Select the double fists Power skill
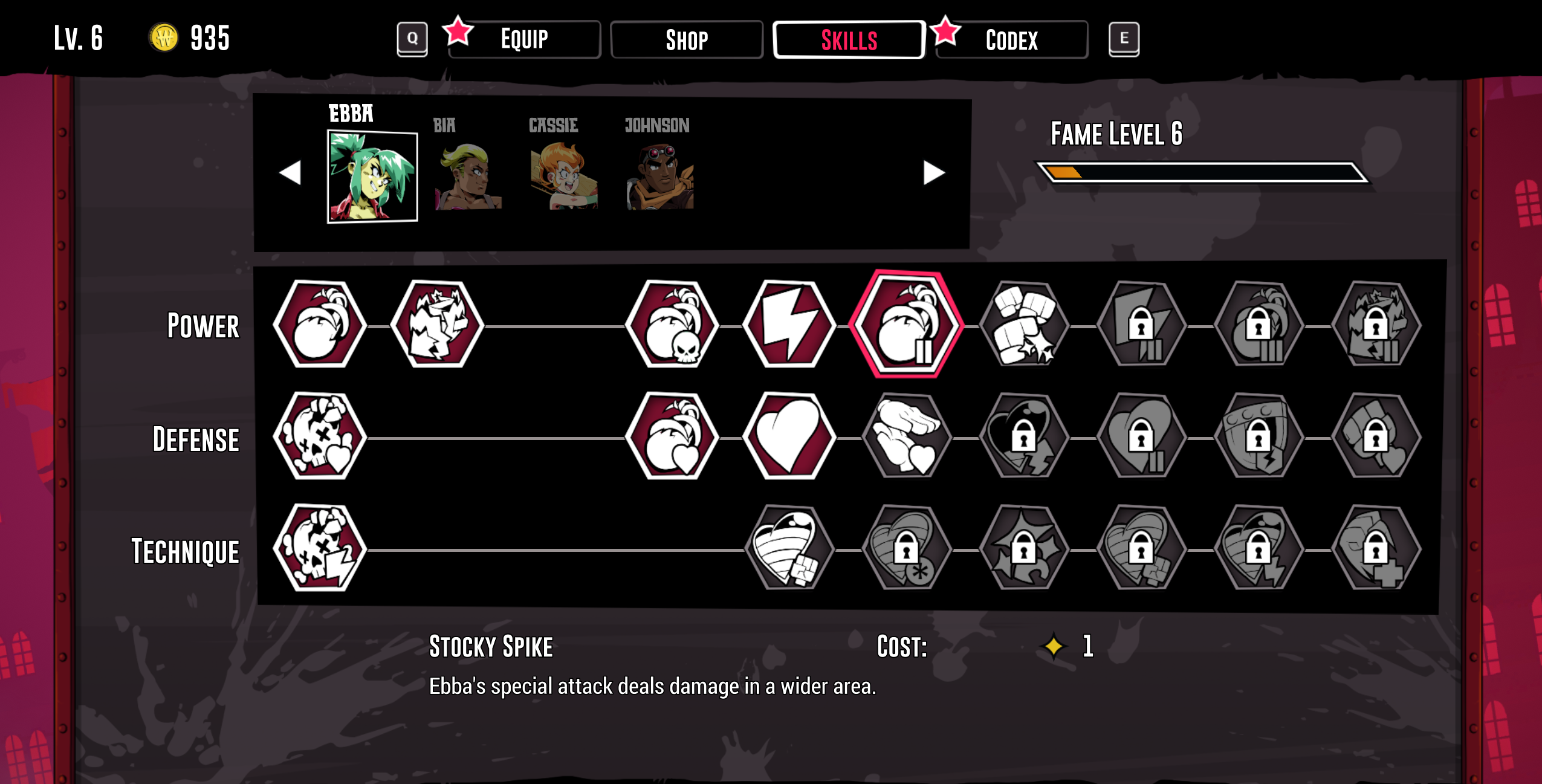The width and height of the screenshot is (1542, 784). pos(1023,325)
